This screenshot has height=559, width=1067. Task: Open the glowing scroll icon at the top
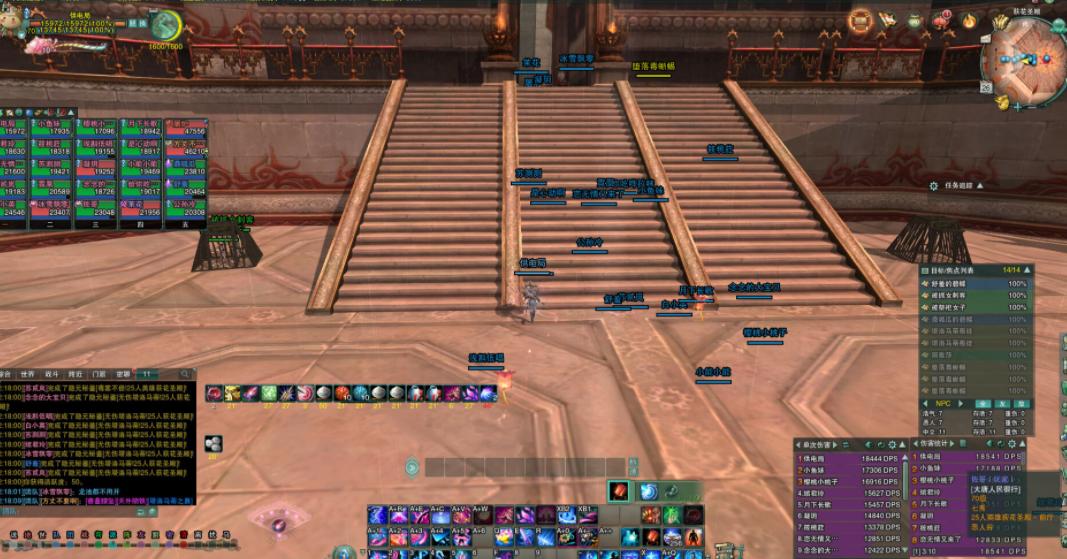[860, 20]
